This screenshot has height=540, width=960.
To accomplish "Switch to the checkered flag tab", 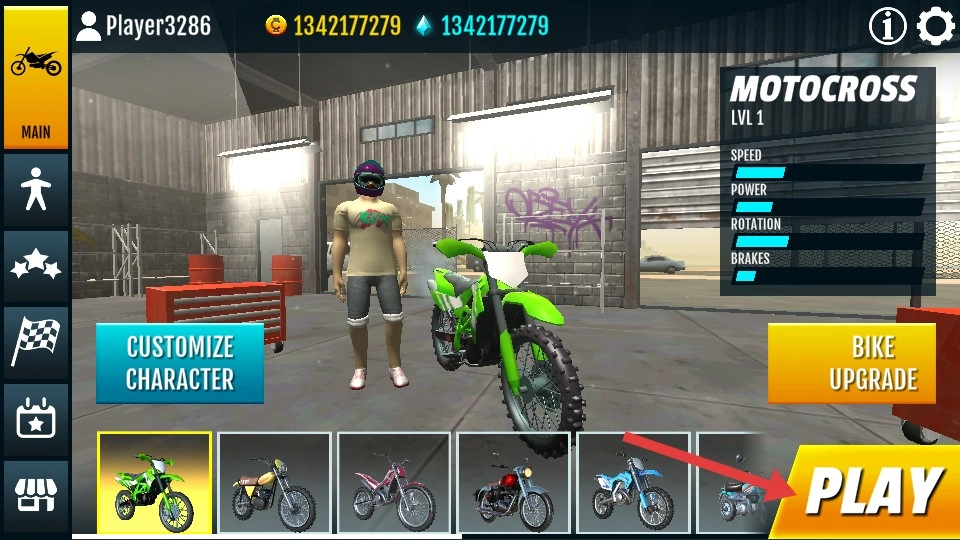I will click(36, 343).
